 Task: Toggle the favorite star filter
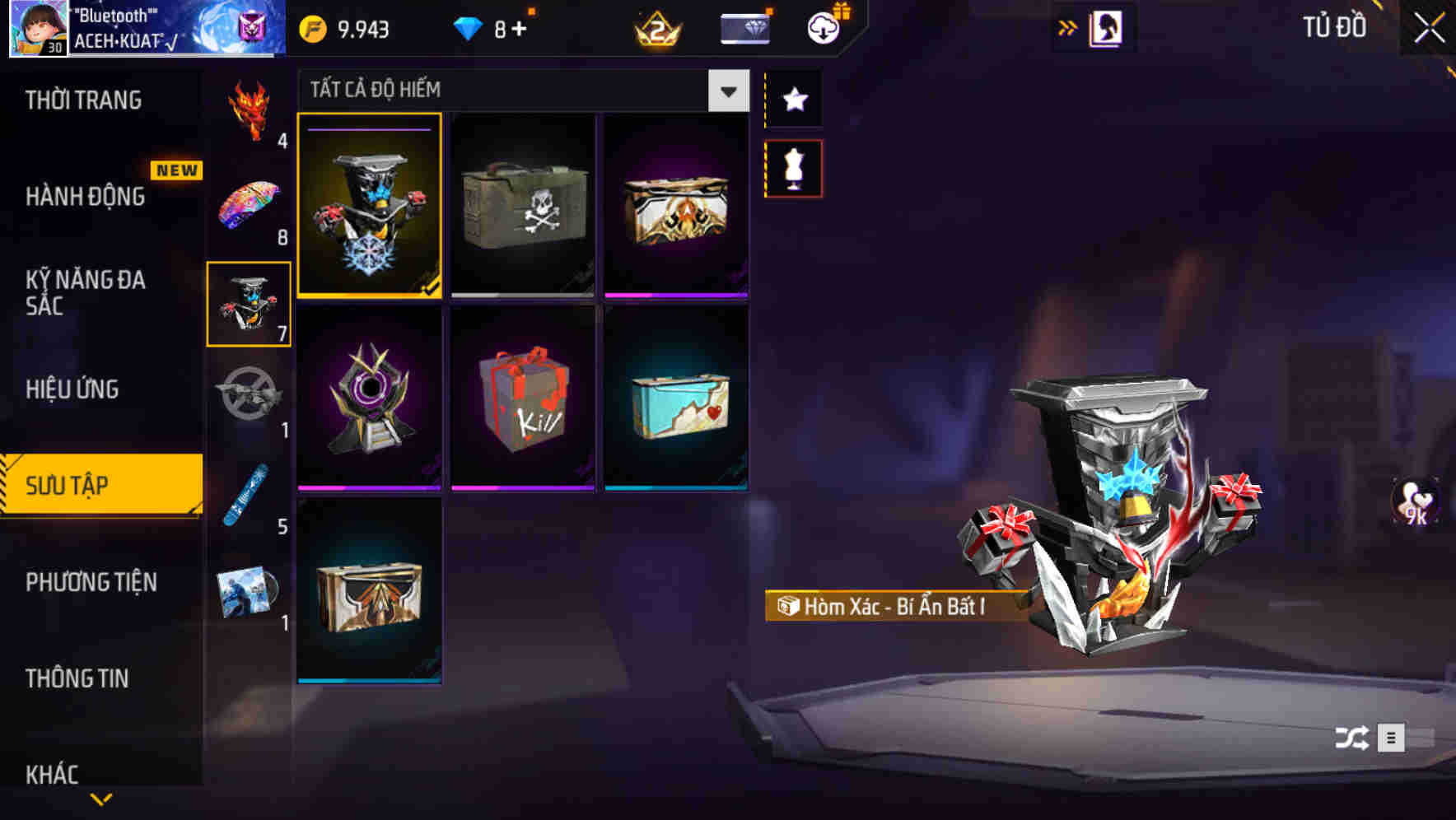pos(793,100)
